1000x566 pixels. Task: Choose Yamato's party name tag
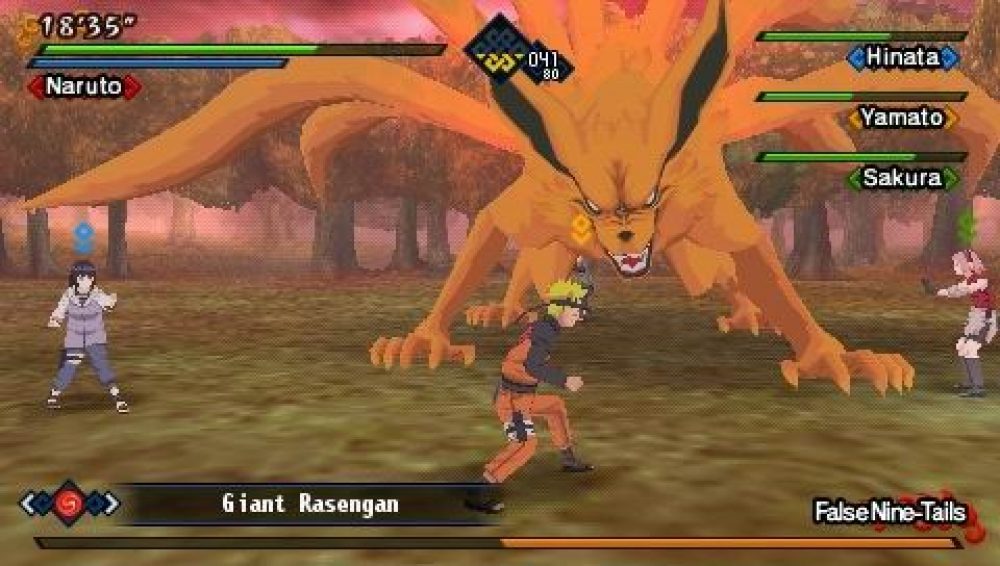point(903,118)
